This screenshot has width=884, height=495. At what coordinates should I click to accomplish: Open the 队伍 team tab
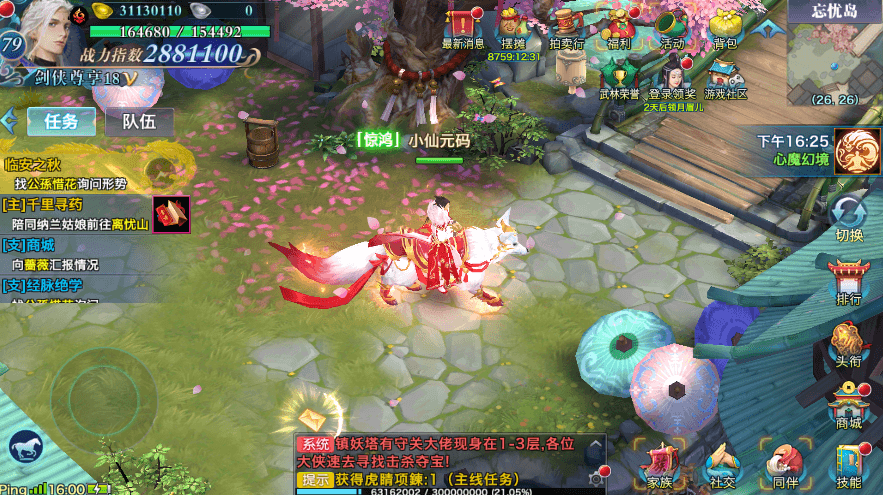(139, 122)
